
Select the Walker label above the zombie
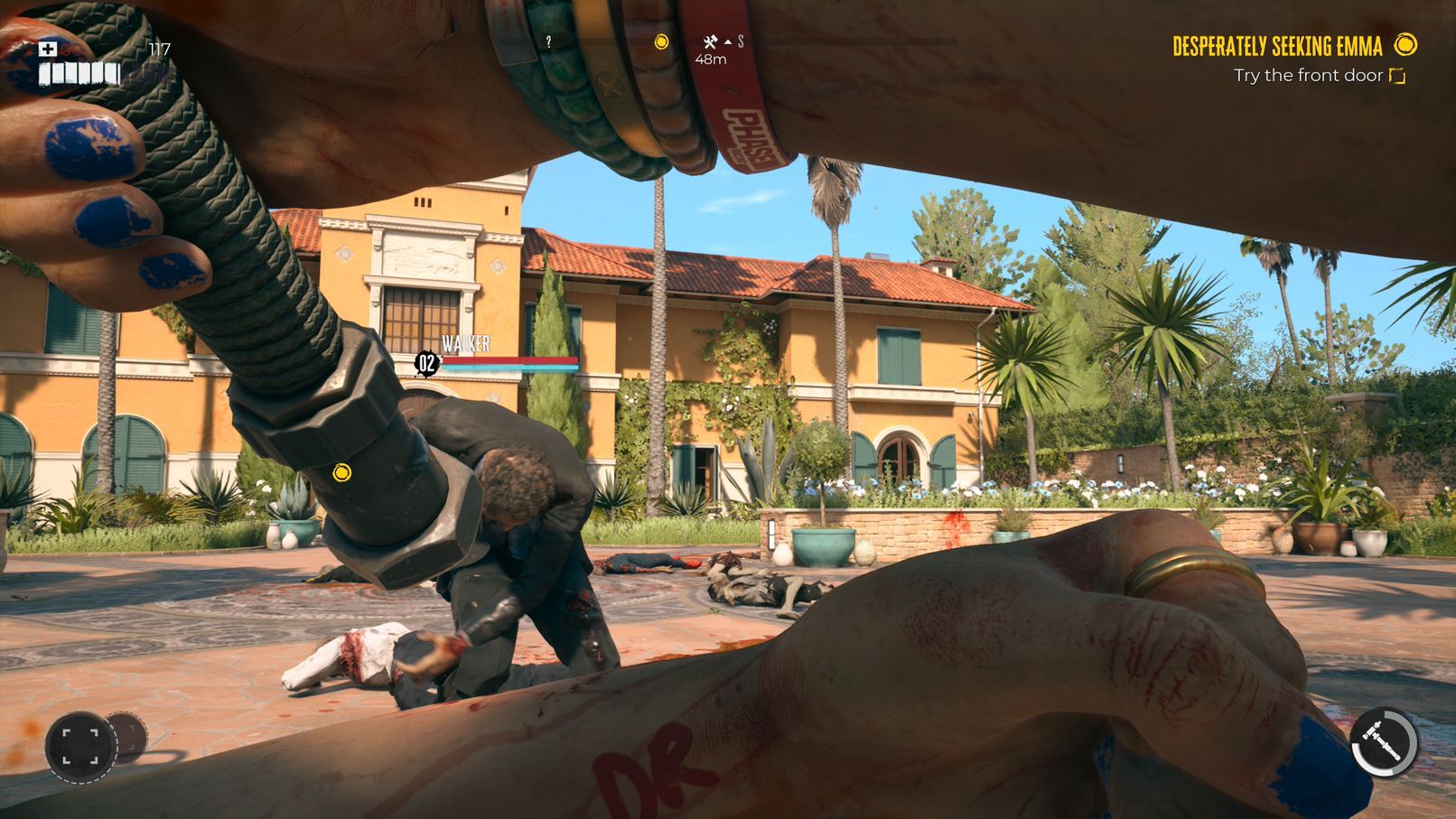coord(466,344)
